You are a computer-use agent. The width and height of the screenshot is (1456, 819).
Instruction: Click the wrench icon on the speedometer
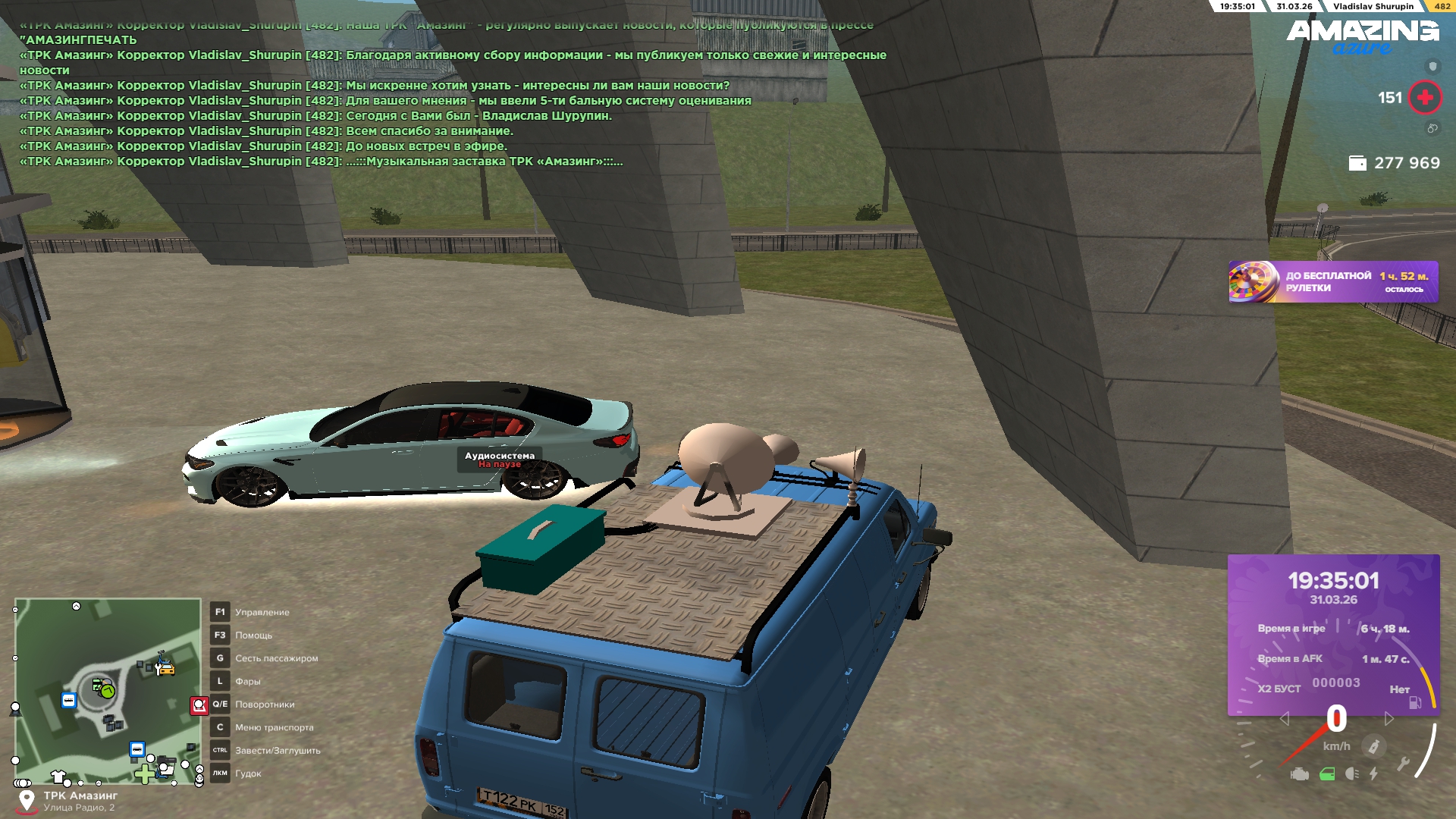(x=1403, y=764)
